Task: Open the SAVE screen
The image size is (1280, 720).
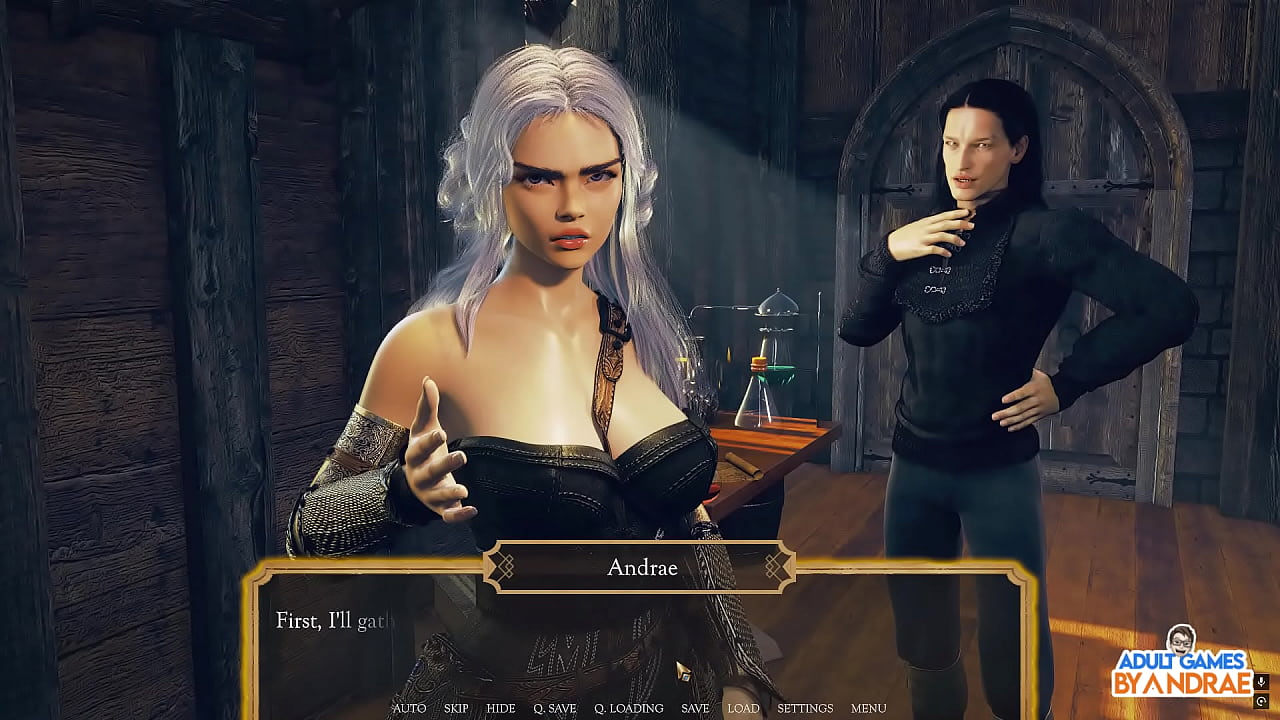Action: pos(695,708)
